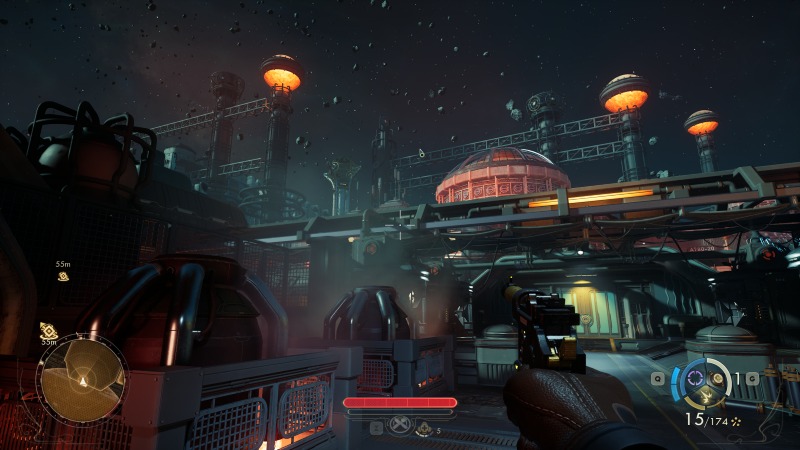The image size is (800, 450).
Task: Use the medical inhaler healing item icon
Action: click(x=424, y=428)
